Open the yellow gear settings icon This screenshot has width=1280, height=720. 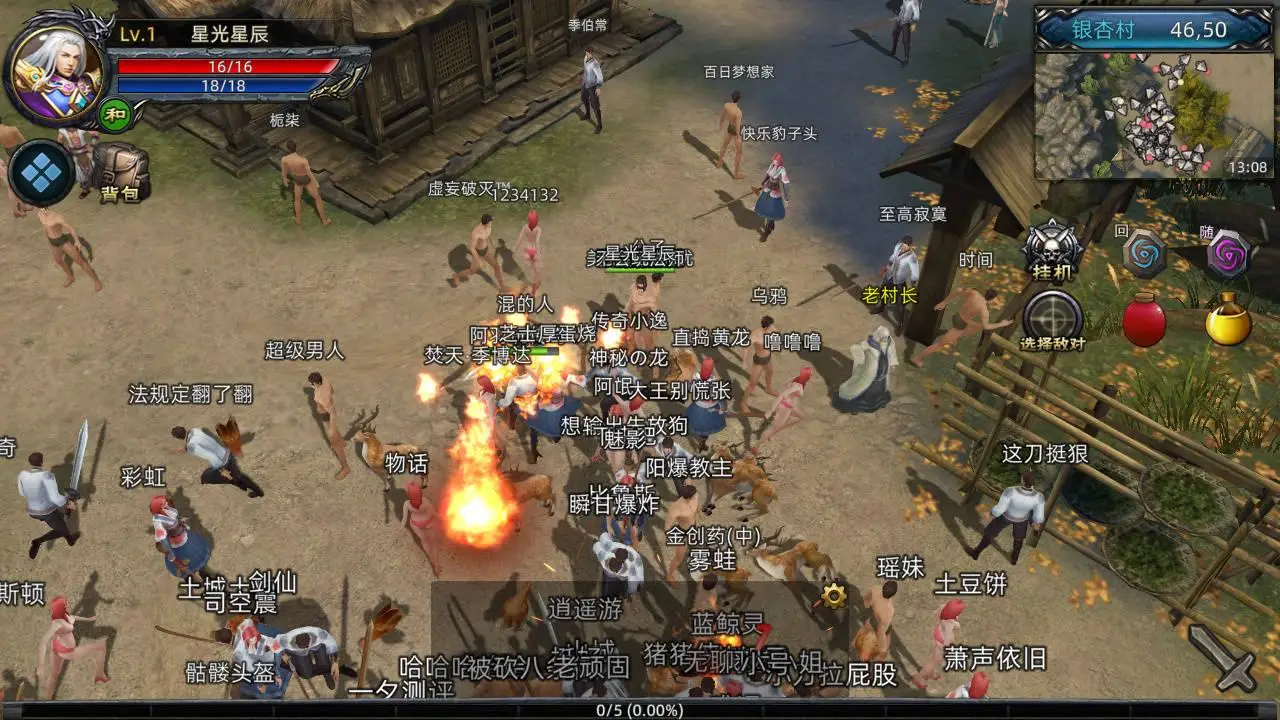(x=833, y=597)
